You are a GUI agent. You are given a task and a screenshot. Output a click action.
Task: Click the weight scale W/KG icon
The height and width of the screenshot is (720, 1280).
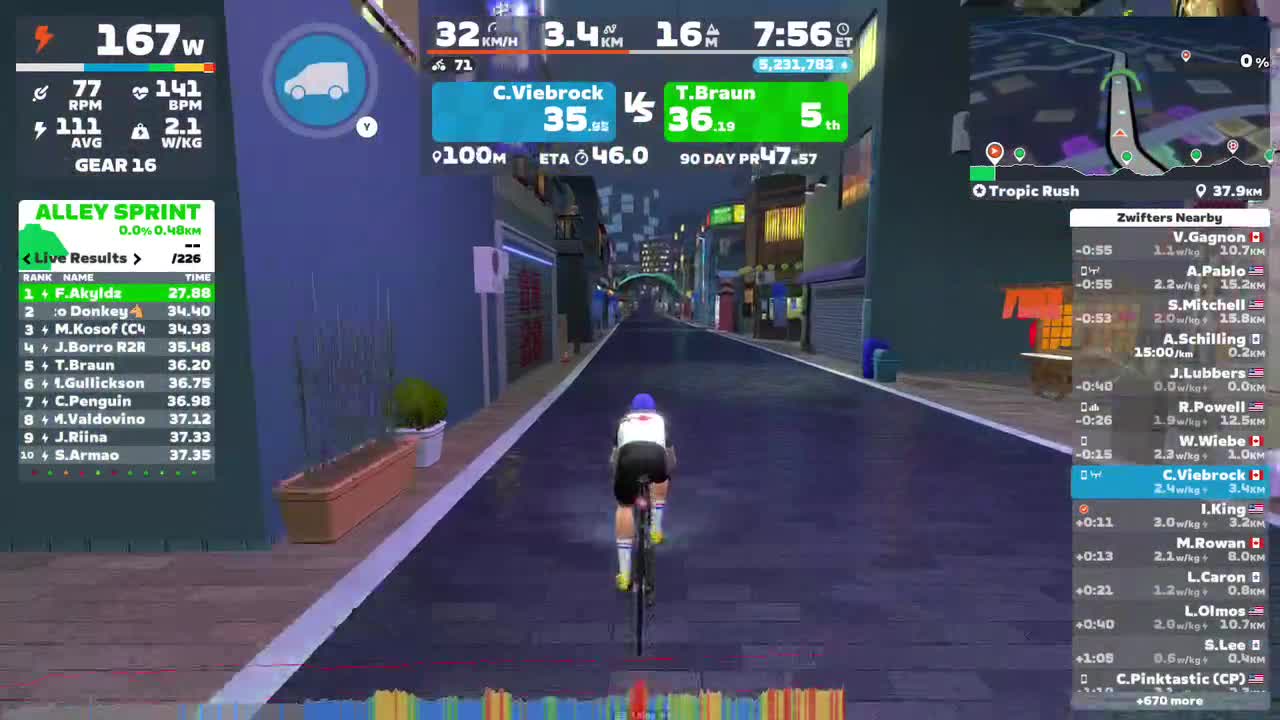coord(141,131)
